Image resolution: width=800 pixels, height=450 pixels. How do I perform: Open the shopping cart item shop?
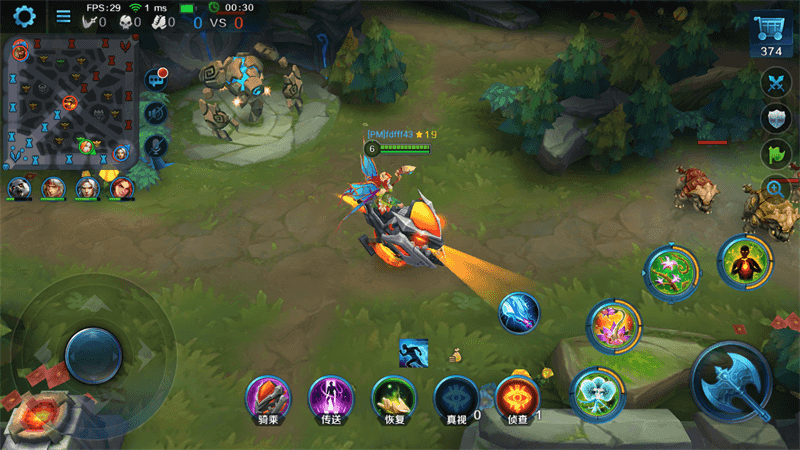click(x=771, y=36)
